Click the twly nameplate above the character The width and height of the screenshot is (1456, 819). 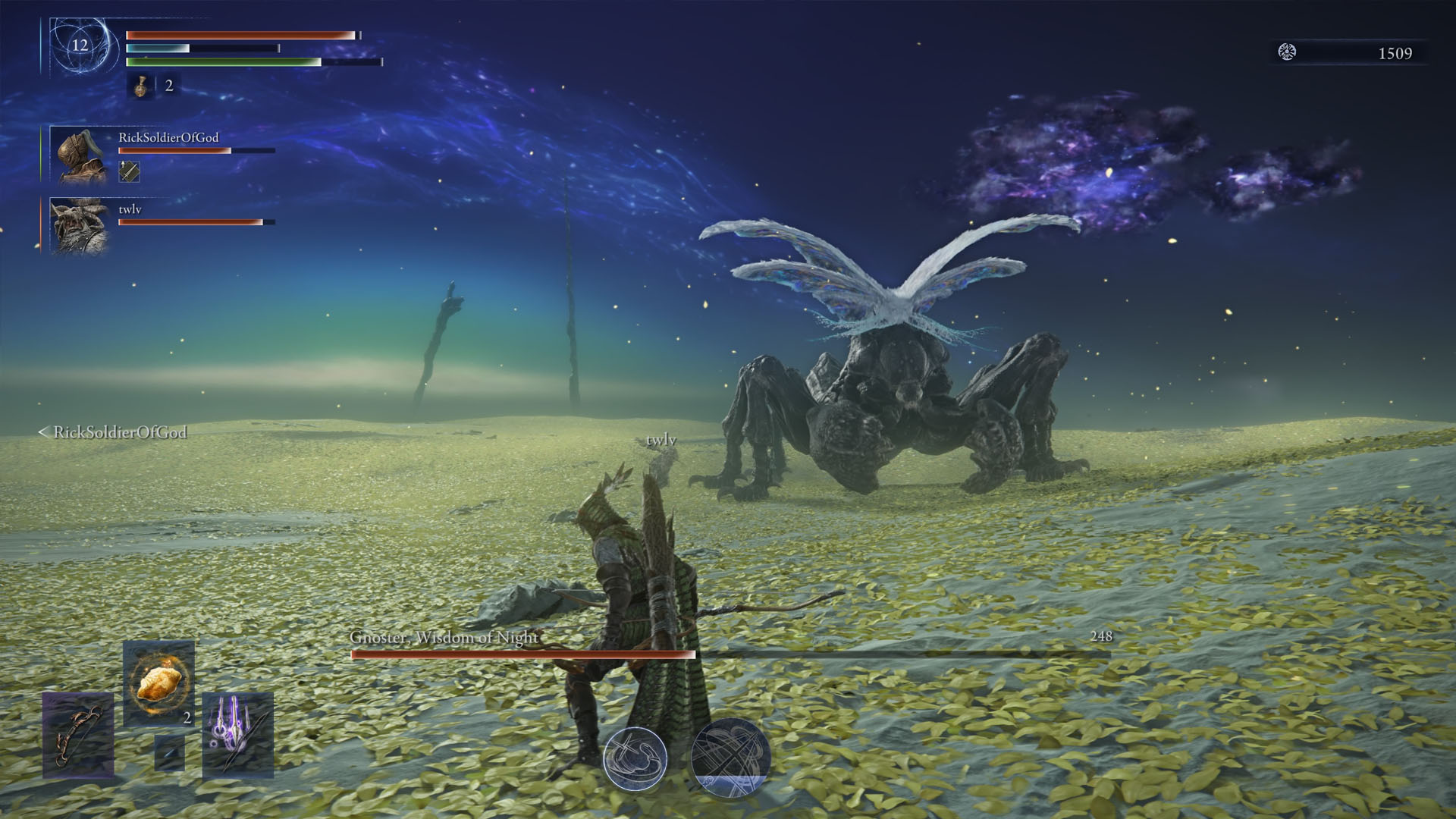click(x=661, y=438)
